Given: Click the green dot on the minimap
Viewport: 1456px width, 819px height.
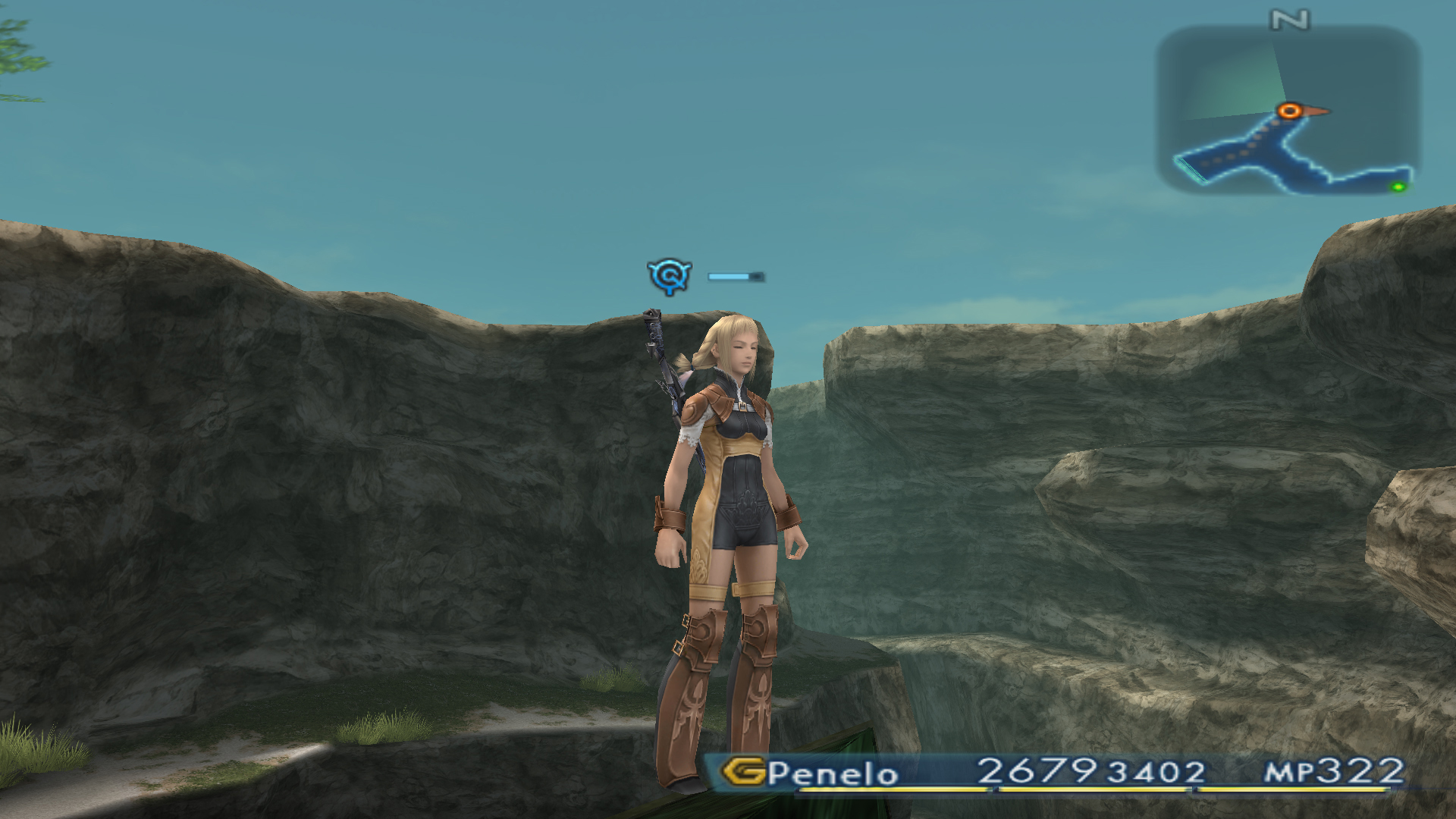Looking at the screenshot, I should pos(1398,187).
